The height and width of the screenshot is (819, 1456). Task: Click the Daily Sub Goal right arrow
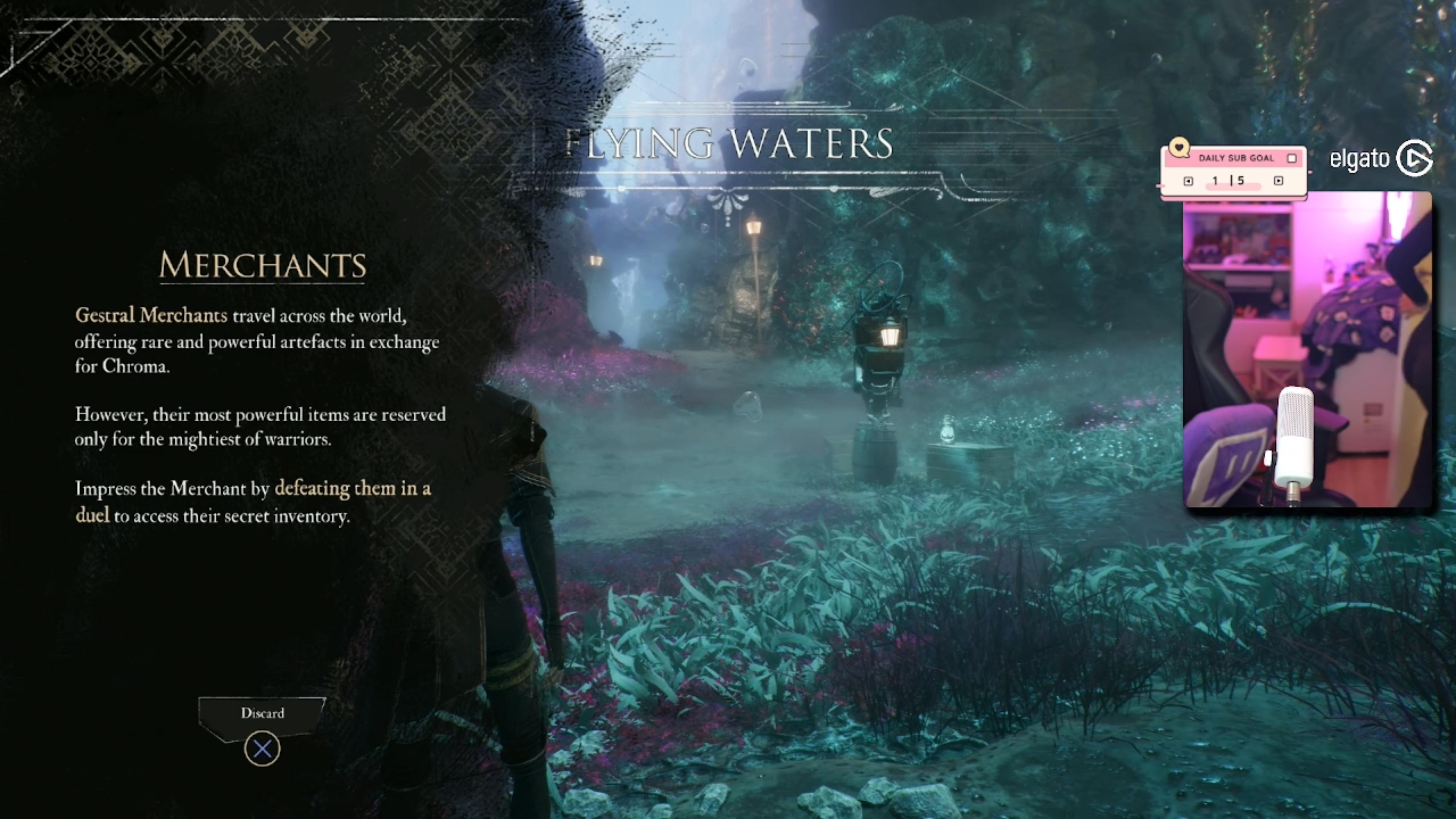point(1279,181)
